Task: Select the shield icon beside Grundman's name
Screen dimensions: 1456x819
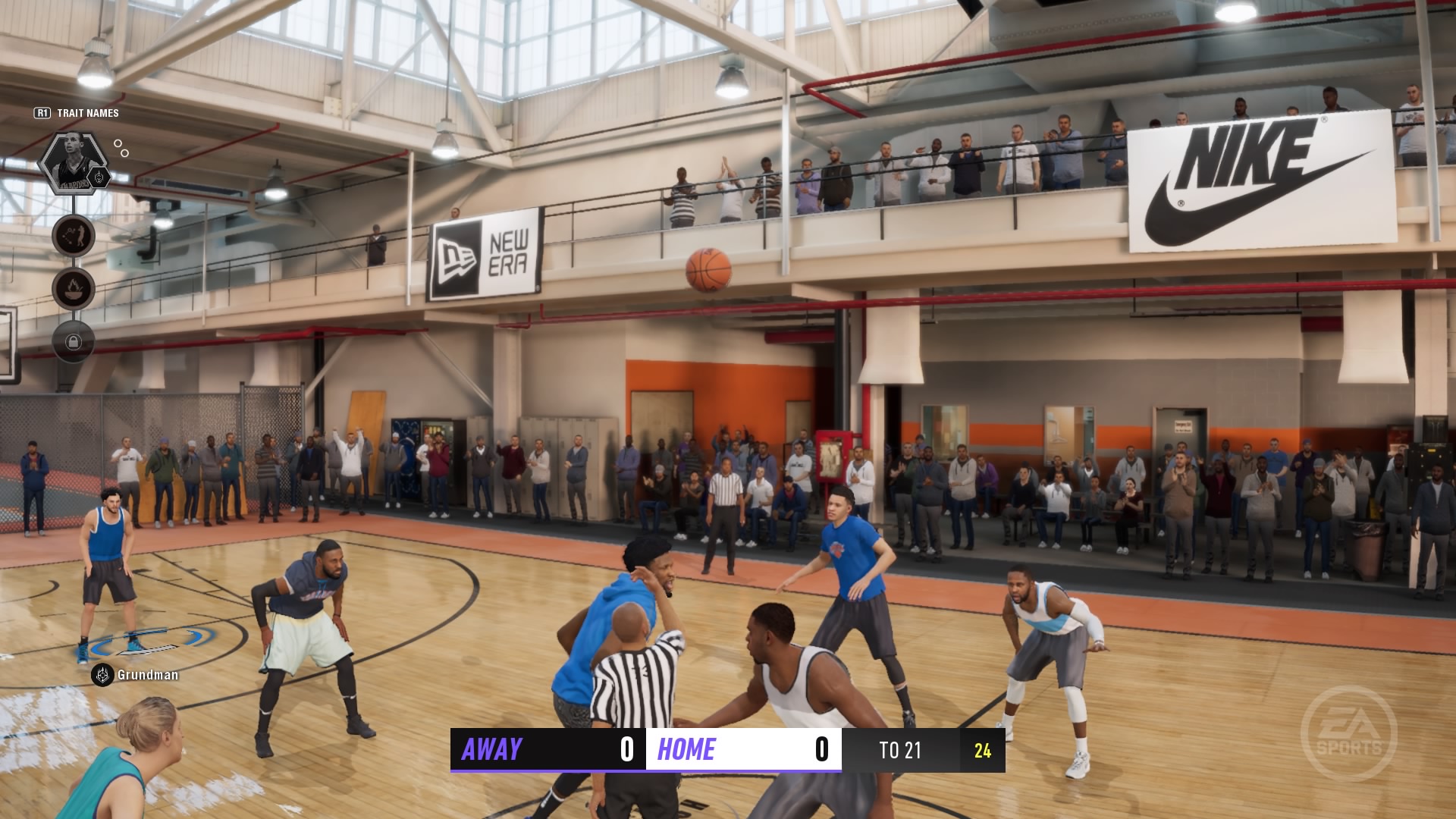Action: pyautogui.click(x=102, y=673)
